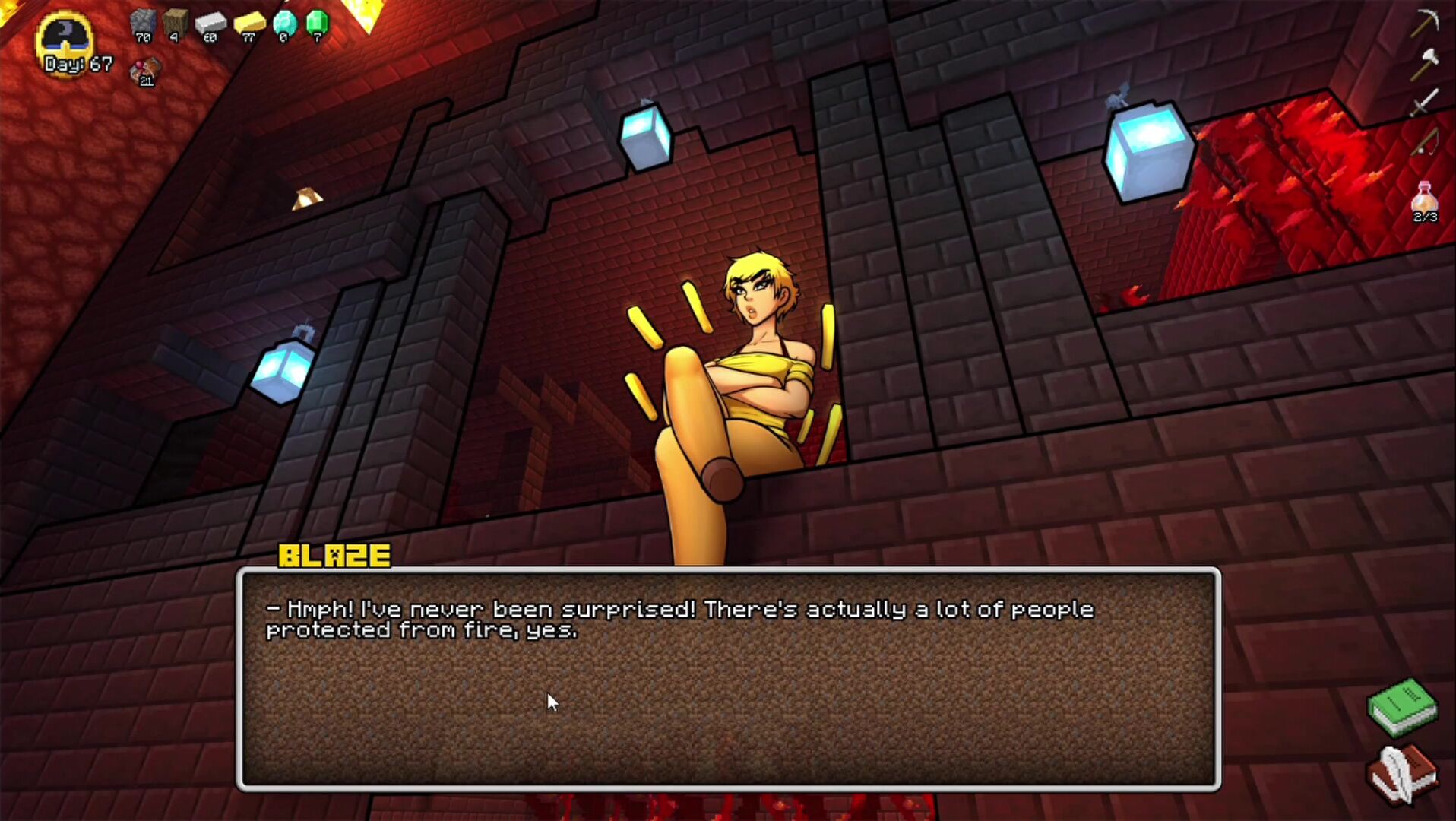Click the emerald resource icon

[317, 25]
